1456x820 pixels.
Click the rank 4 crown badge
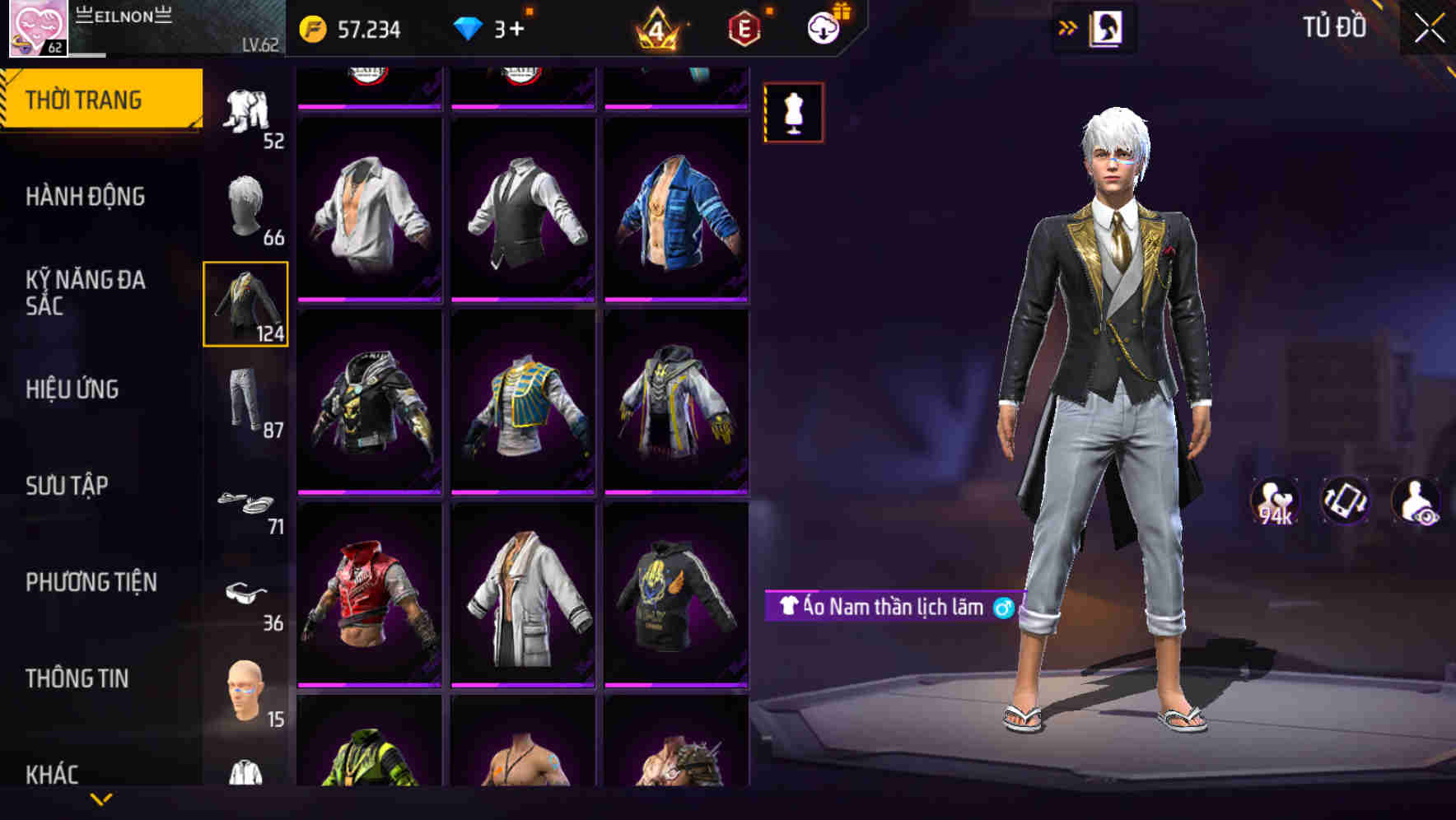[659, 29]
